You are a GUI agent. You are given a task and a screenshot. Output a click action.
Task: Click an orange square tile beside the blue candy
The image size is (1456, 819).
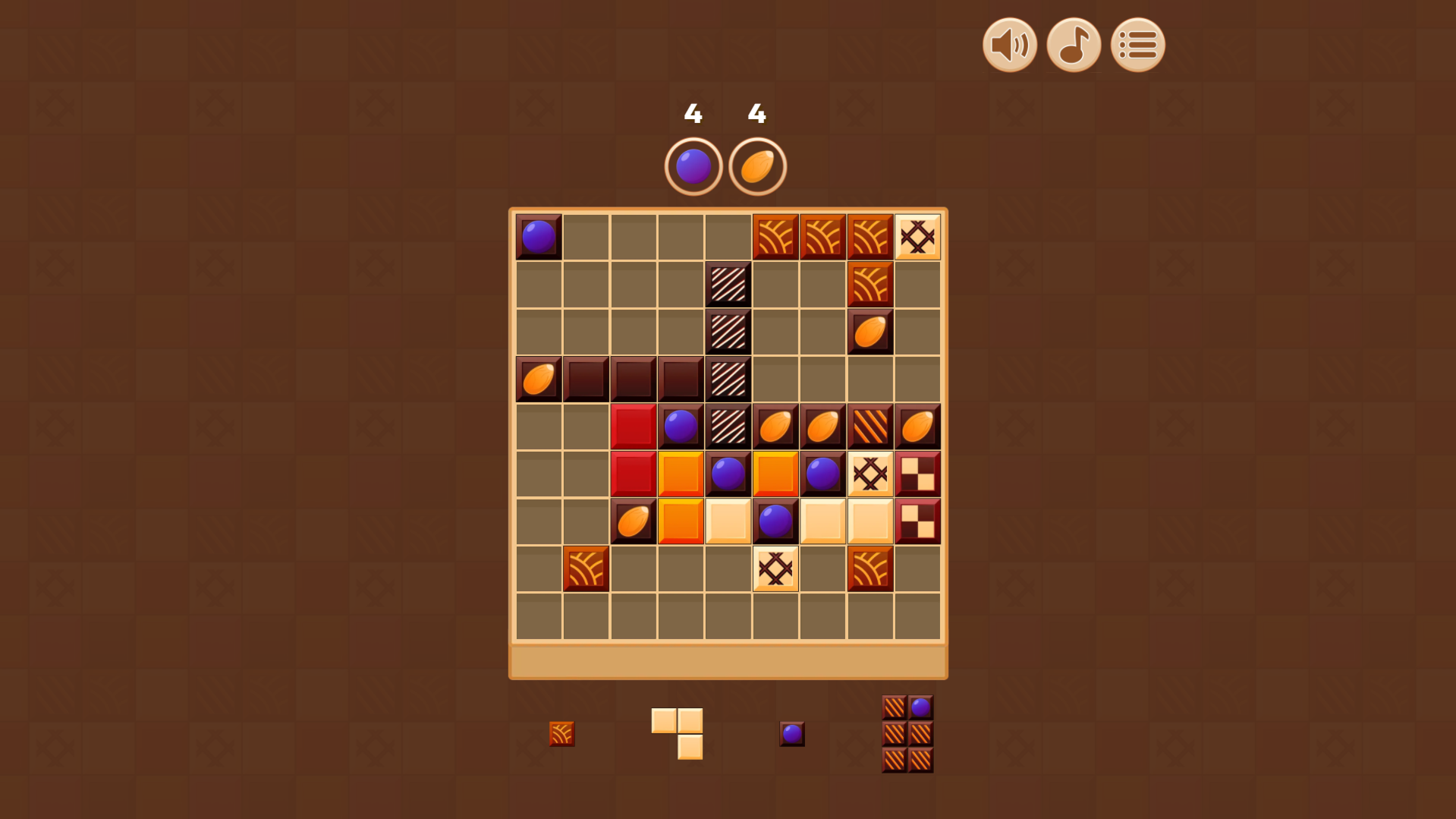680,474
